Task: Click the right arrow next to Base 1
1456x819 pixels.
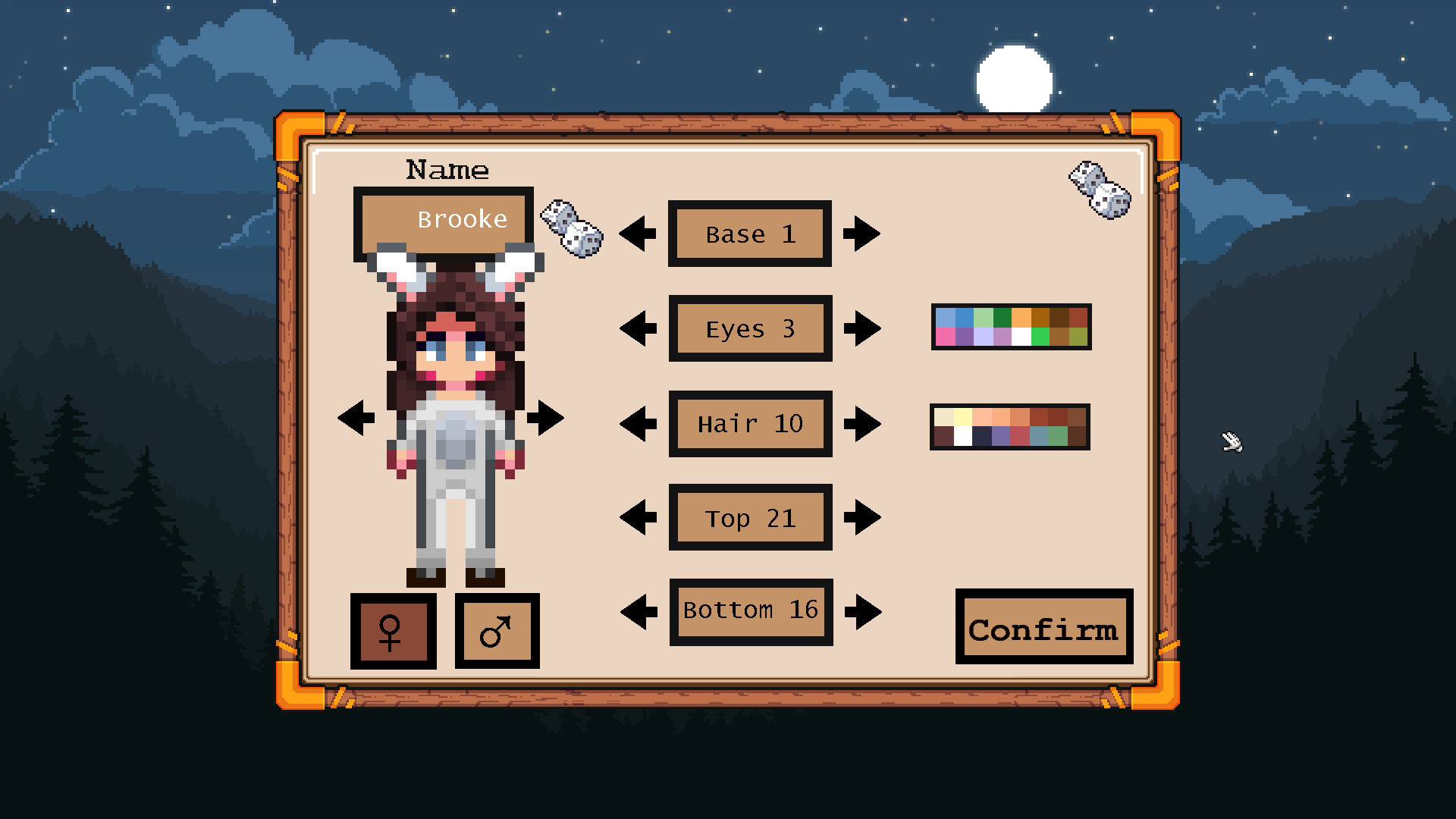Action: pyautogui.click(x=863, y=234)
